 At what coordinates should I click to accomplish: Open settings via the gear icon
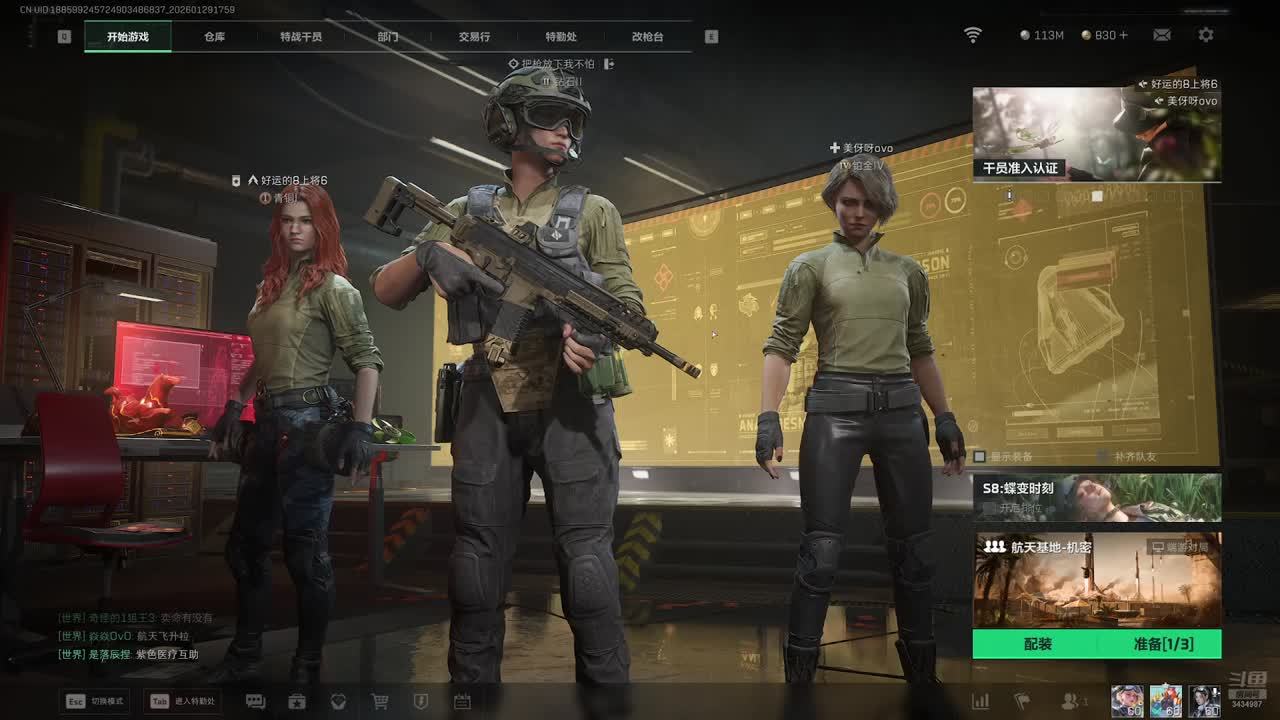point(1206,35)
